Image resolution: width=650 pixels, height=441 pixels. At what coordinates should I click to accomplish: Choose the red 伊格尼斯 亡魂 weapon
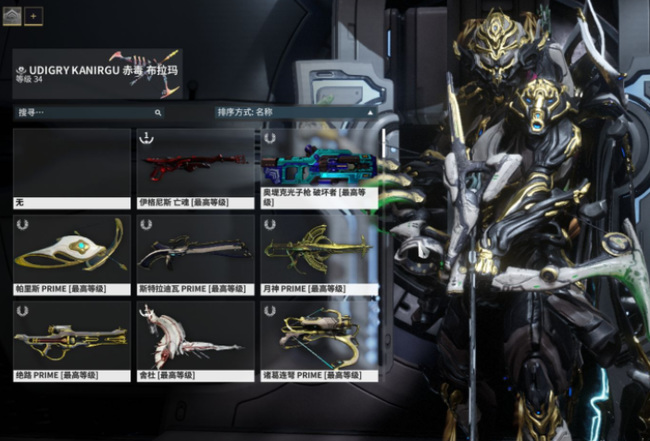pos(196,167)
